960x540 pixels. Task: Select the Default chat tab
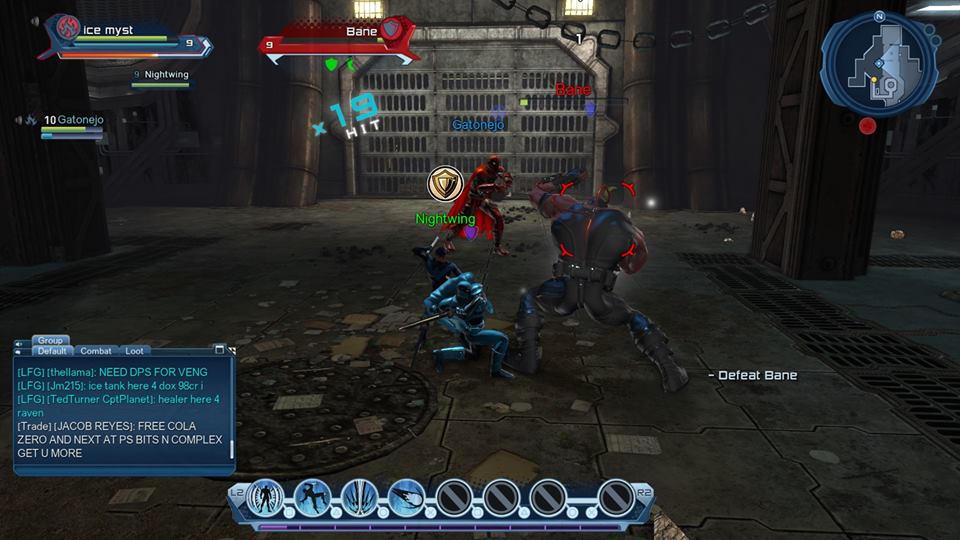[50, 351]
